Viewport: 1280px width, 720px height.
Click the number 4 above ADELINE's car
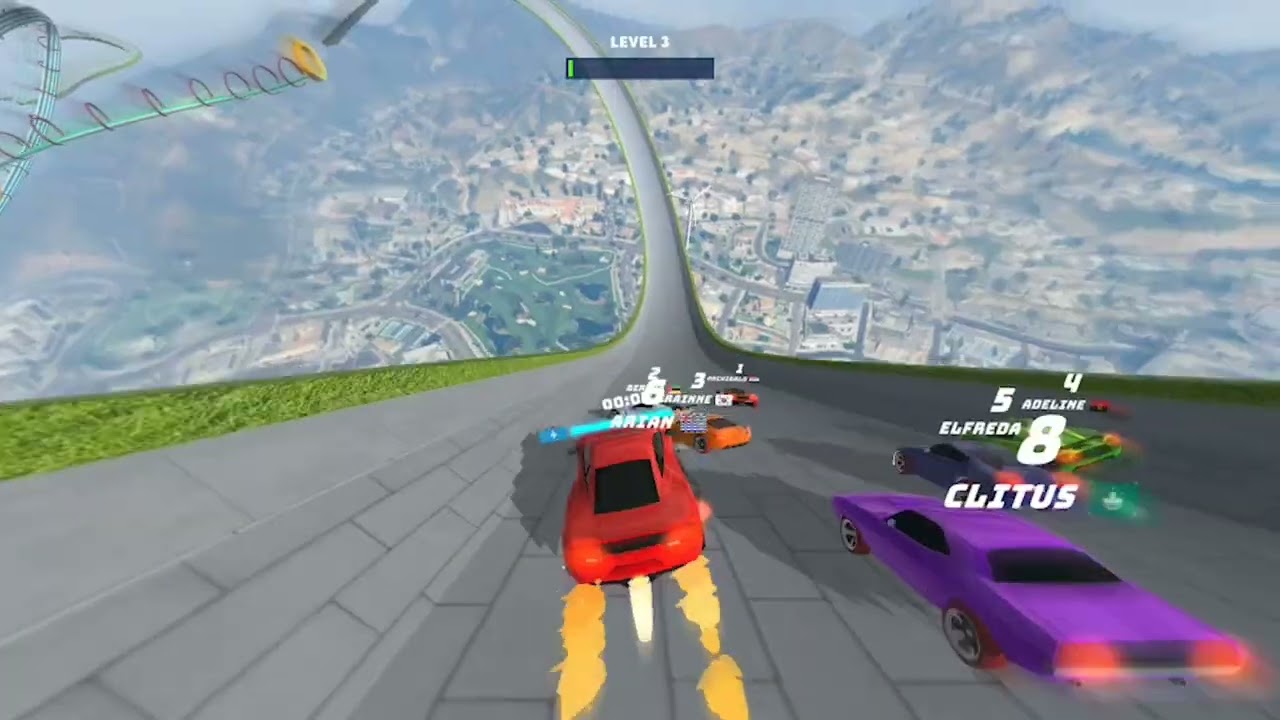coord(1073,382)
